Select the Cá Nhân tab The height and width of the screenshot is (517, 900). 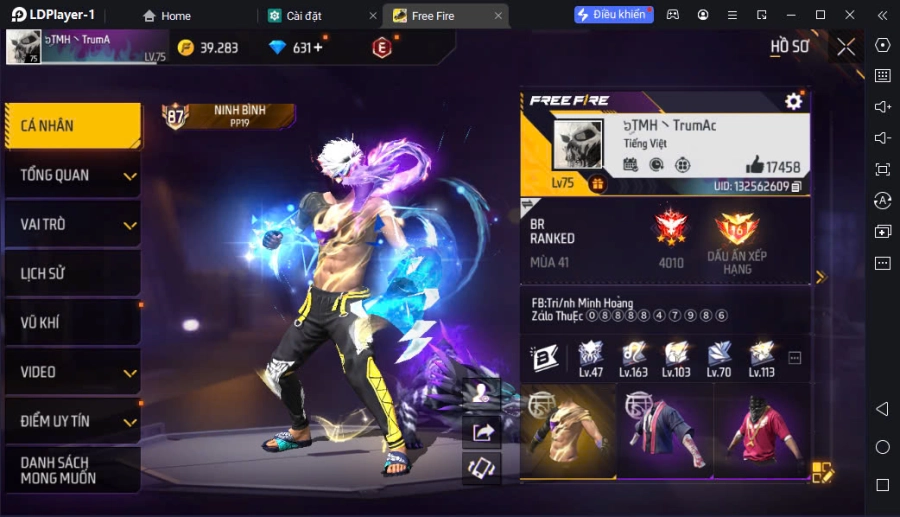click(70, 126)
